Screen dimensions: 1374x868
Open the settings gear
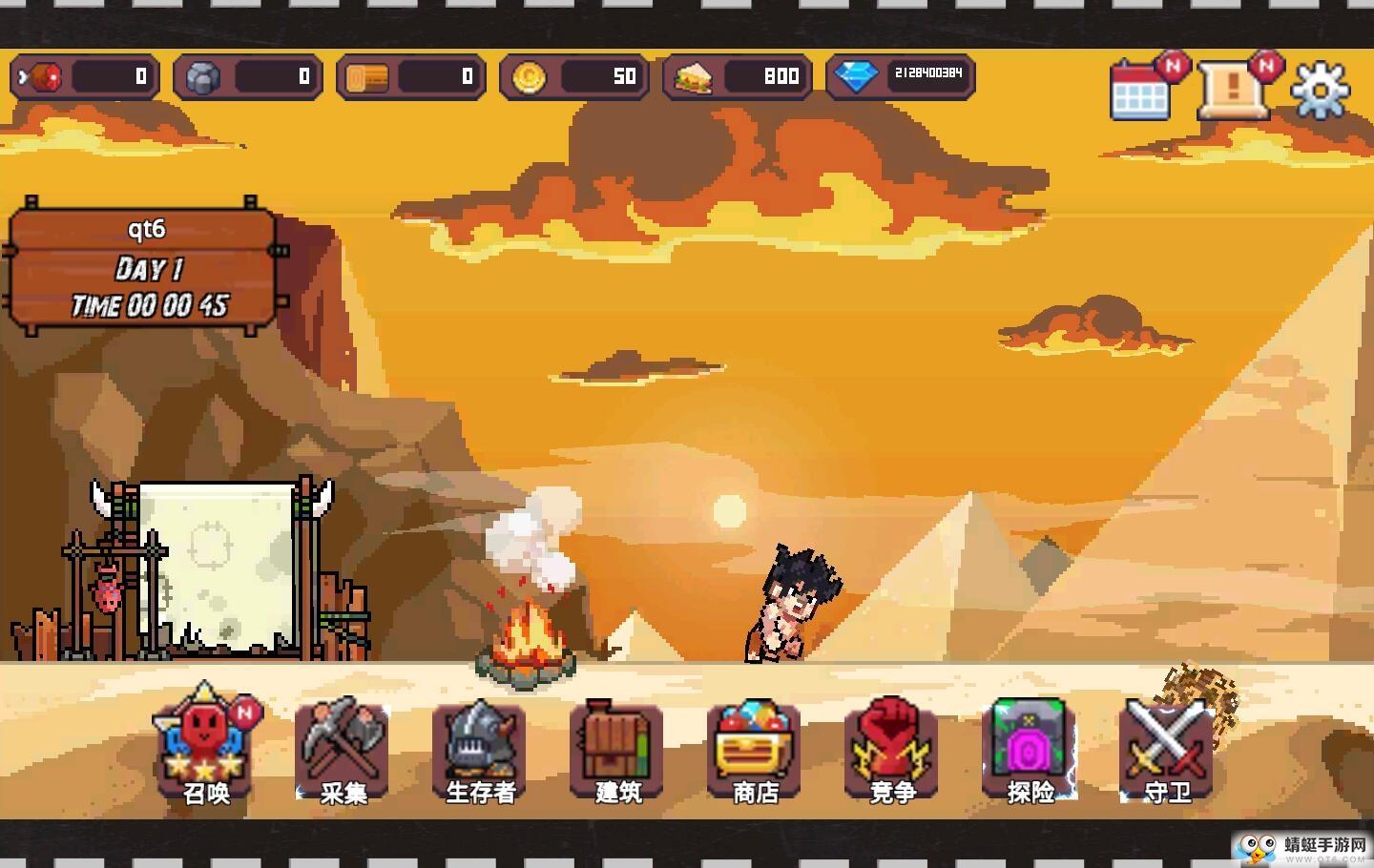(1321, 91)
